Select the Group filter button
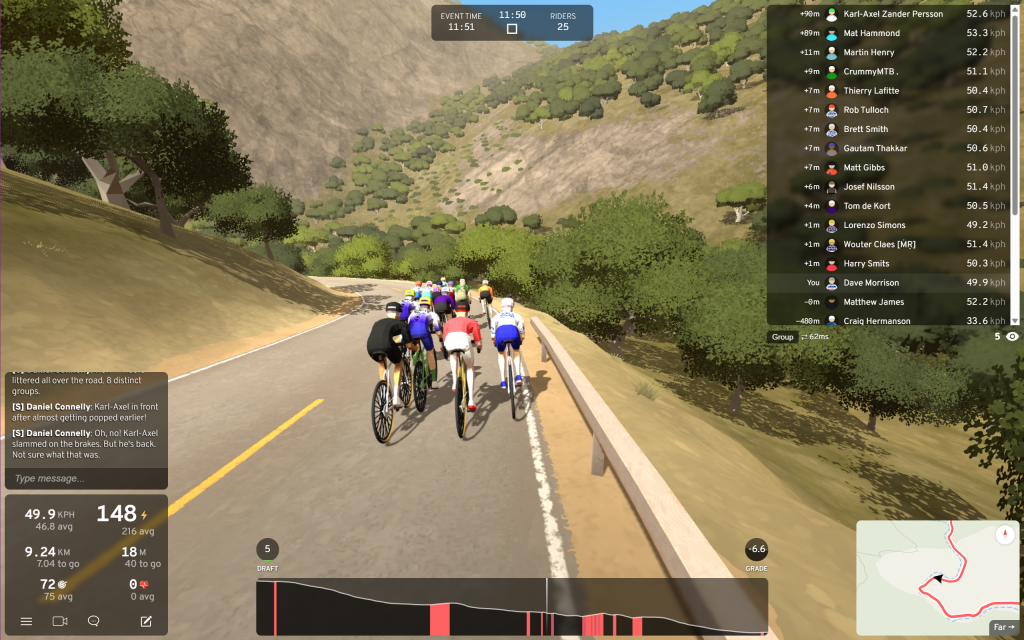This screenshot has width=1024, height=640. (x=782, y=337)
